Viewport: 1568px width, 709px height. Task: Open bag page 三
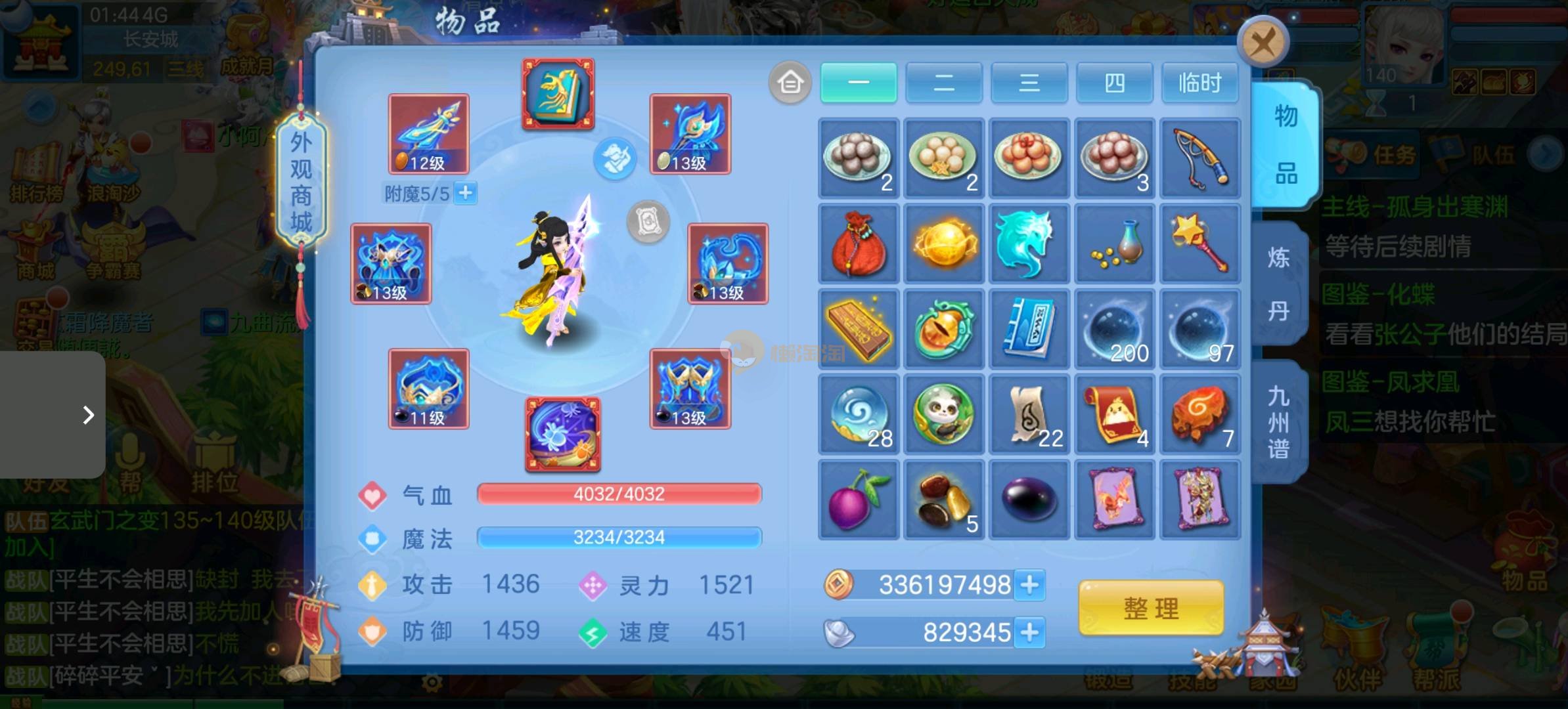coord(1029,83)
